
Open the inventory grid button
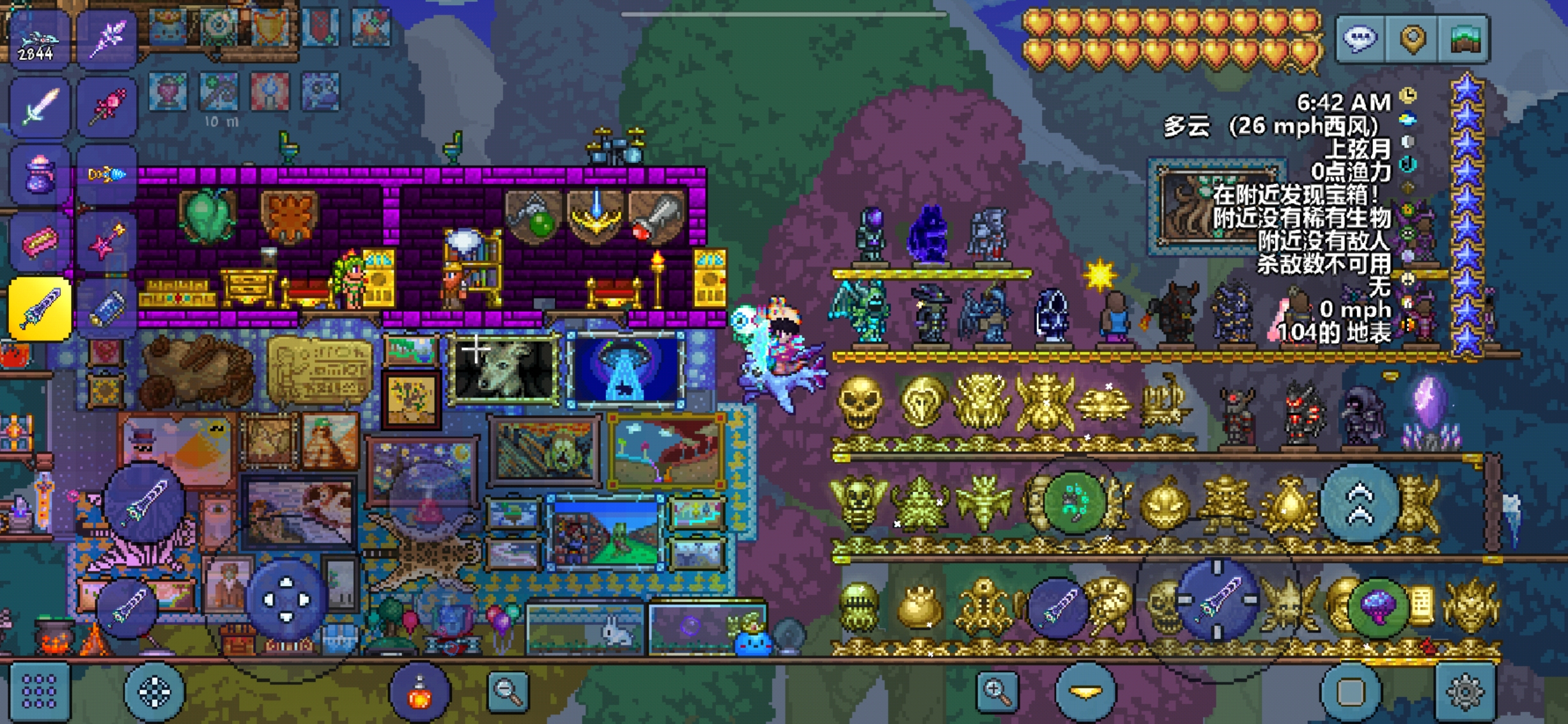[x=39, y=691]
